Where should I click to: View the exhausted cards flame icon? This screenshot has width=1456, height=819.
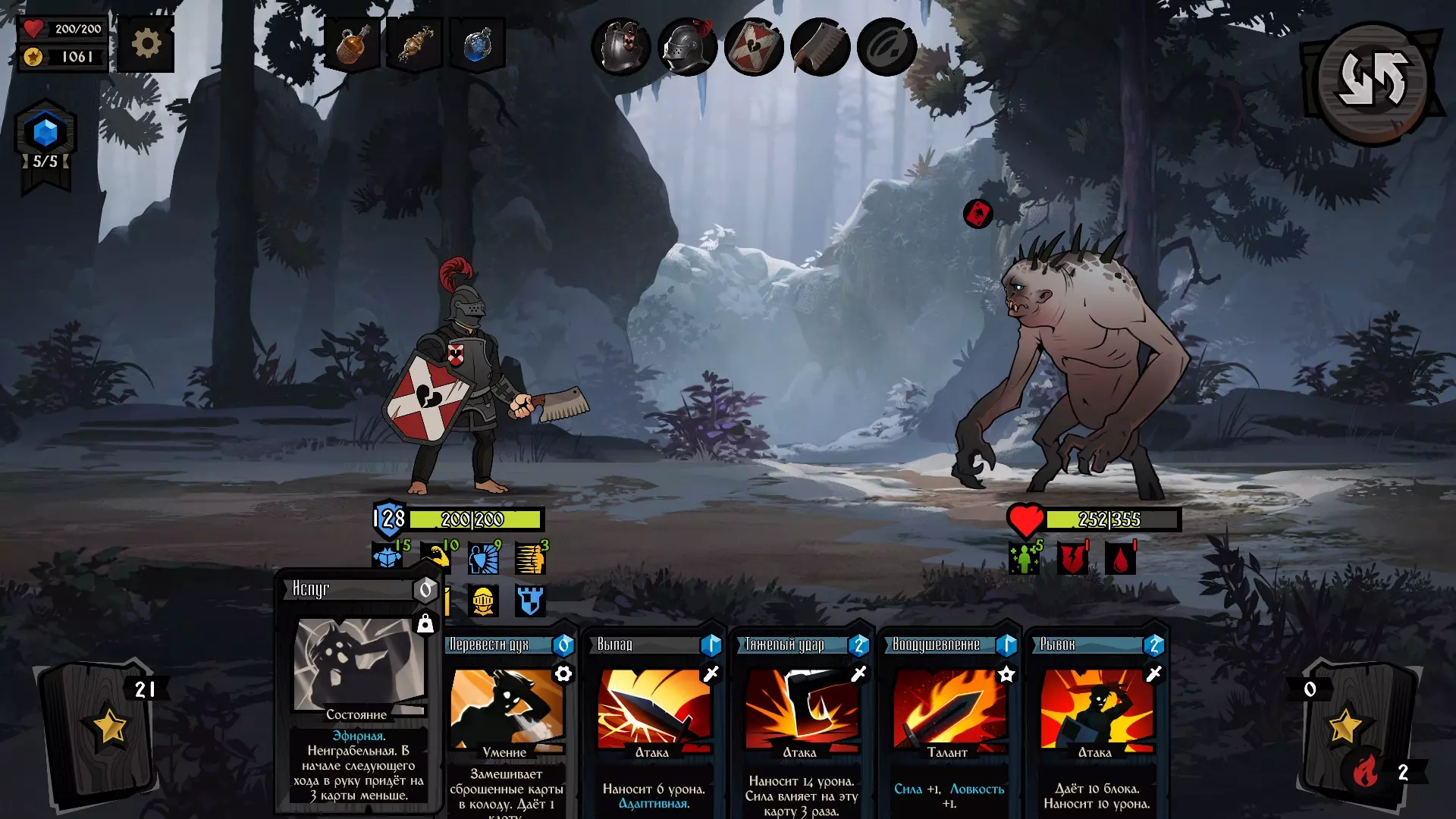coord(1365,772)
